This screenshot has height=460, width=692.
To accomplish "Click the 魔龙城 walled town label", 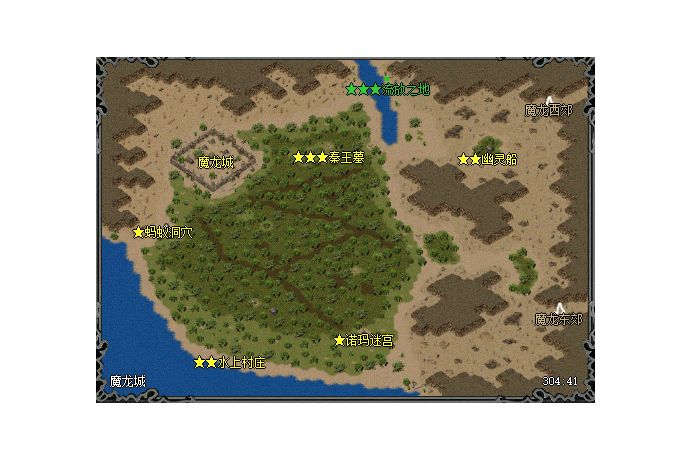I will [215, 162].
